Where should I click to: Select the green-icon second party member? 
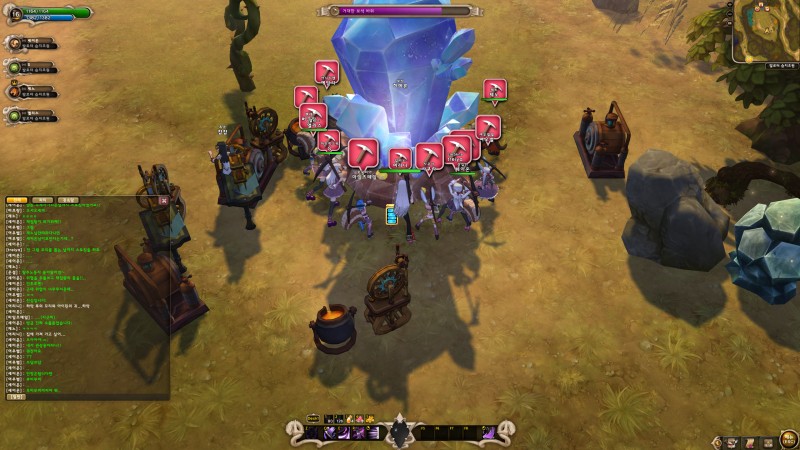coord(15,68)
